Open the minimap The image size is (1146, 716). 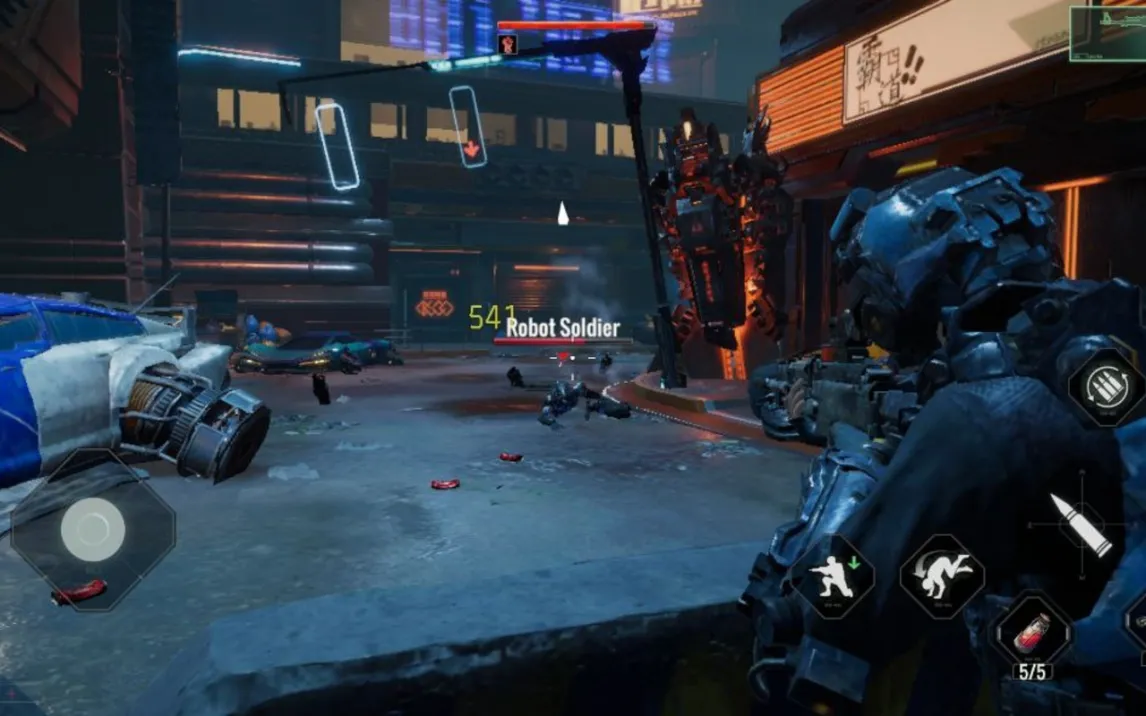tap(1107, 33)
